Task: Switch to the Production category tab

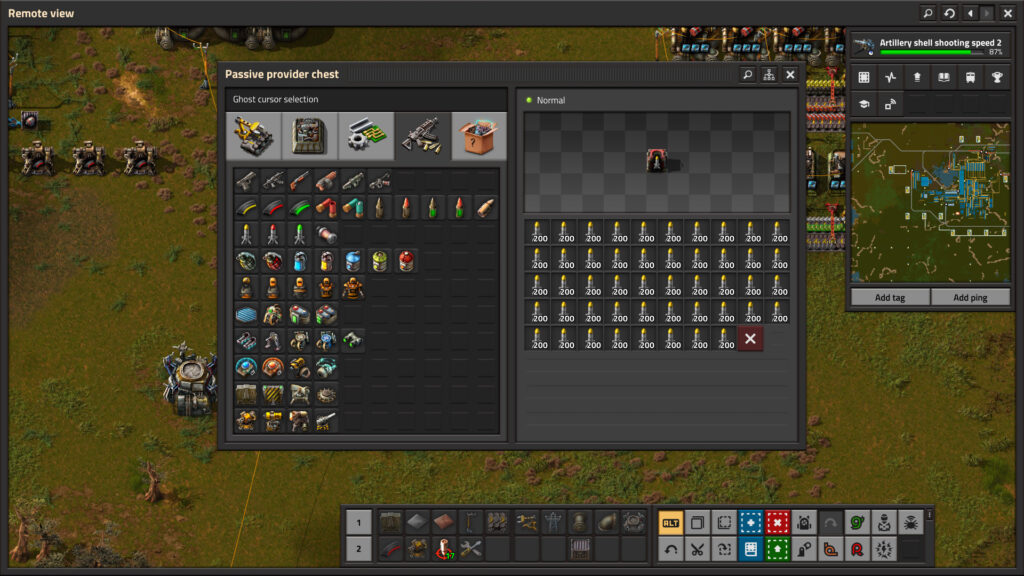Action: tap(309, 135)
